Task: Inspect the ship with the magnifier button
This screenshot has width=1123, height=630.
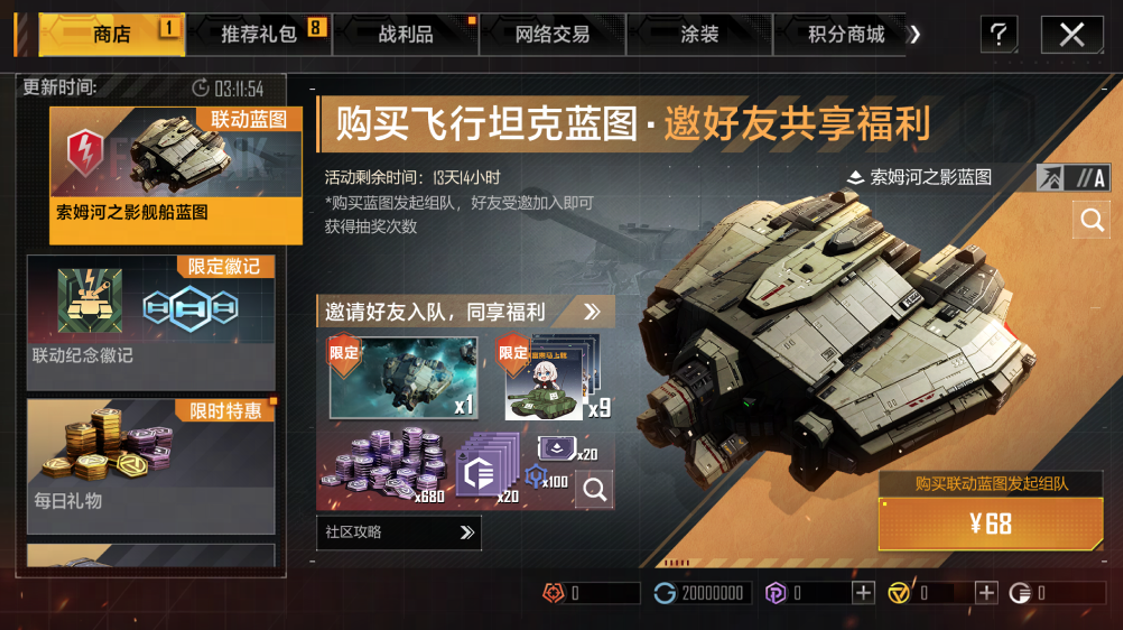Action: point(1093,219)
